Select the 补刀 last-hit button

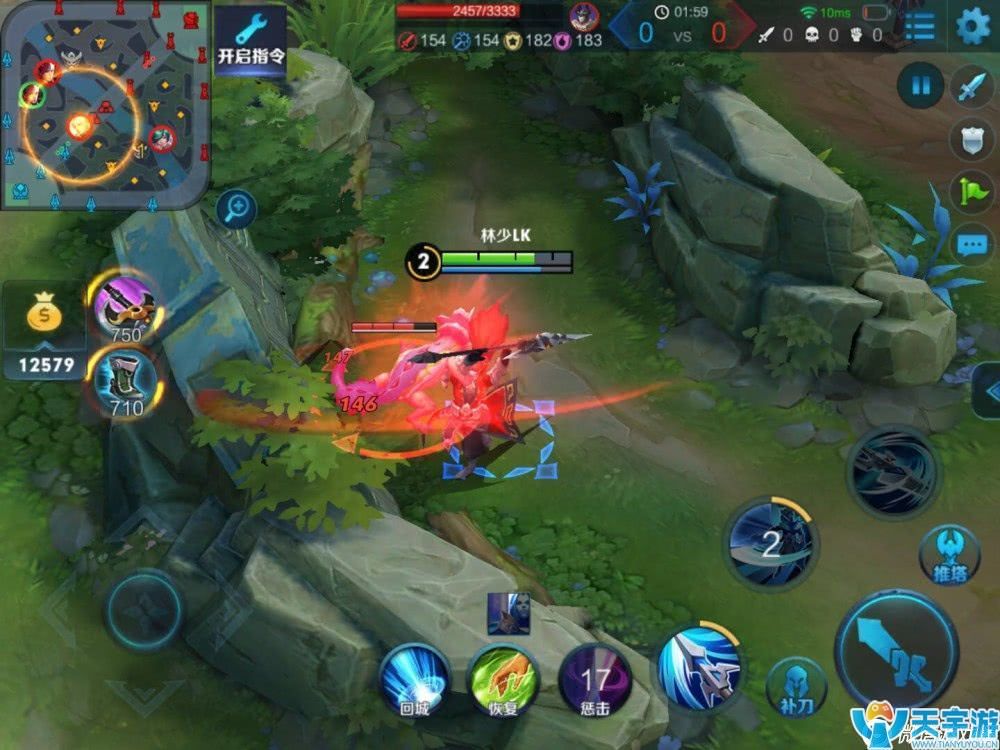[797, 685]
